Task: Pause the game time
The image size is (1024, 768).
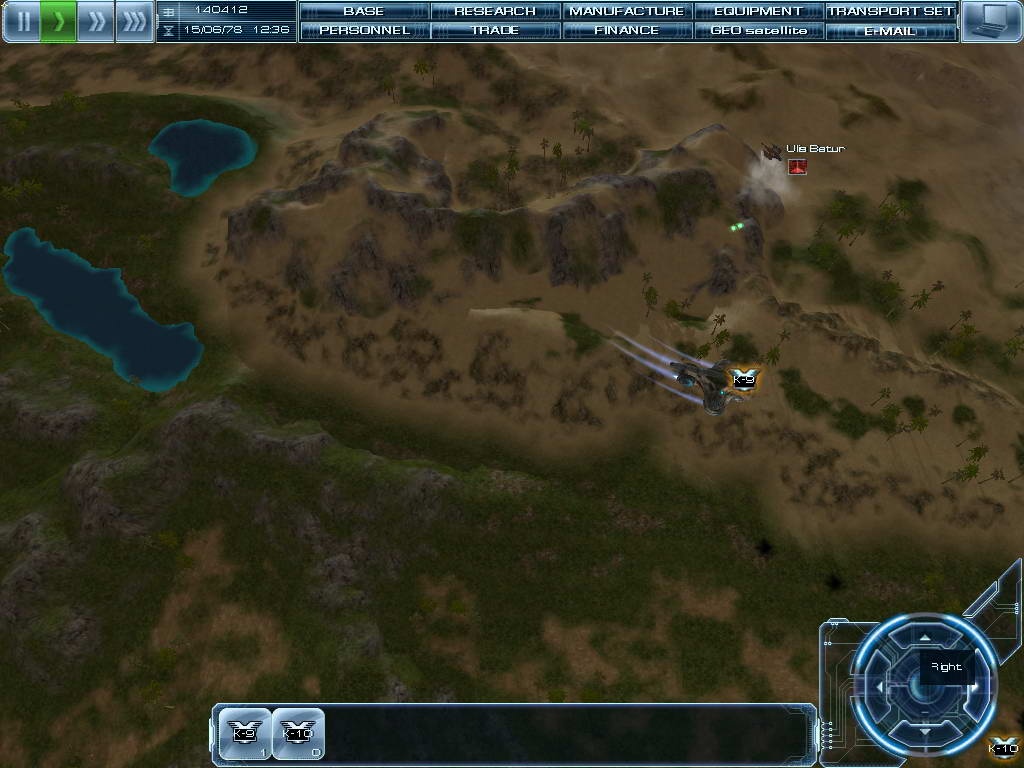Action: coord(21,21)
